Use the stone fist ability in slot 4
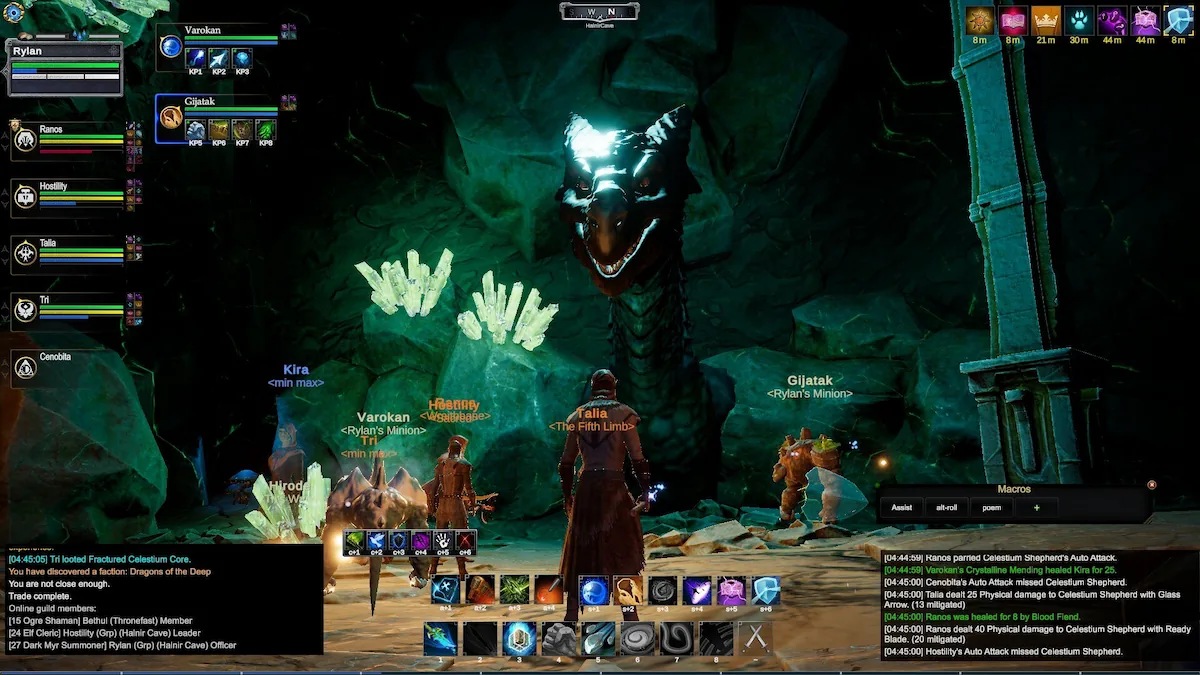1200x675 pixels. 558,638
